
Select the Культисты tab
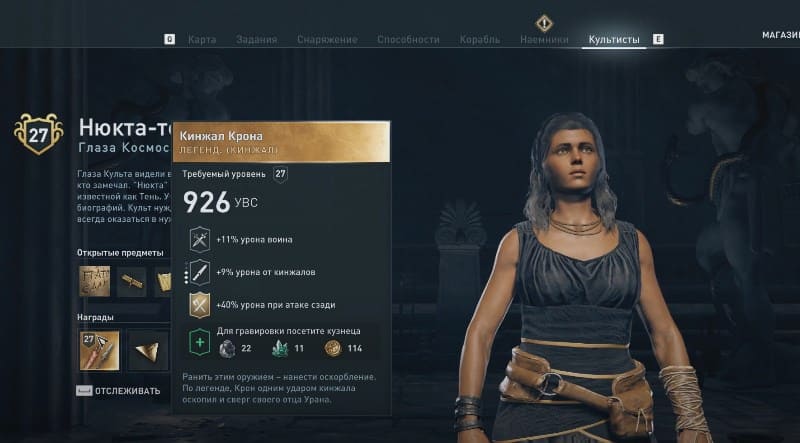coord(614,40)
